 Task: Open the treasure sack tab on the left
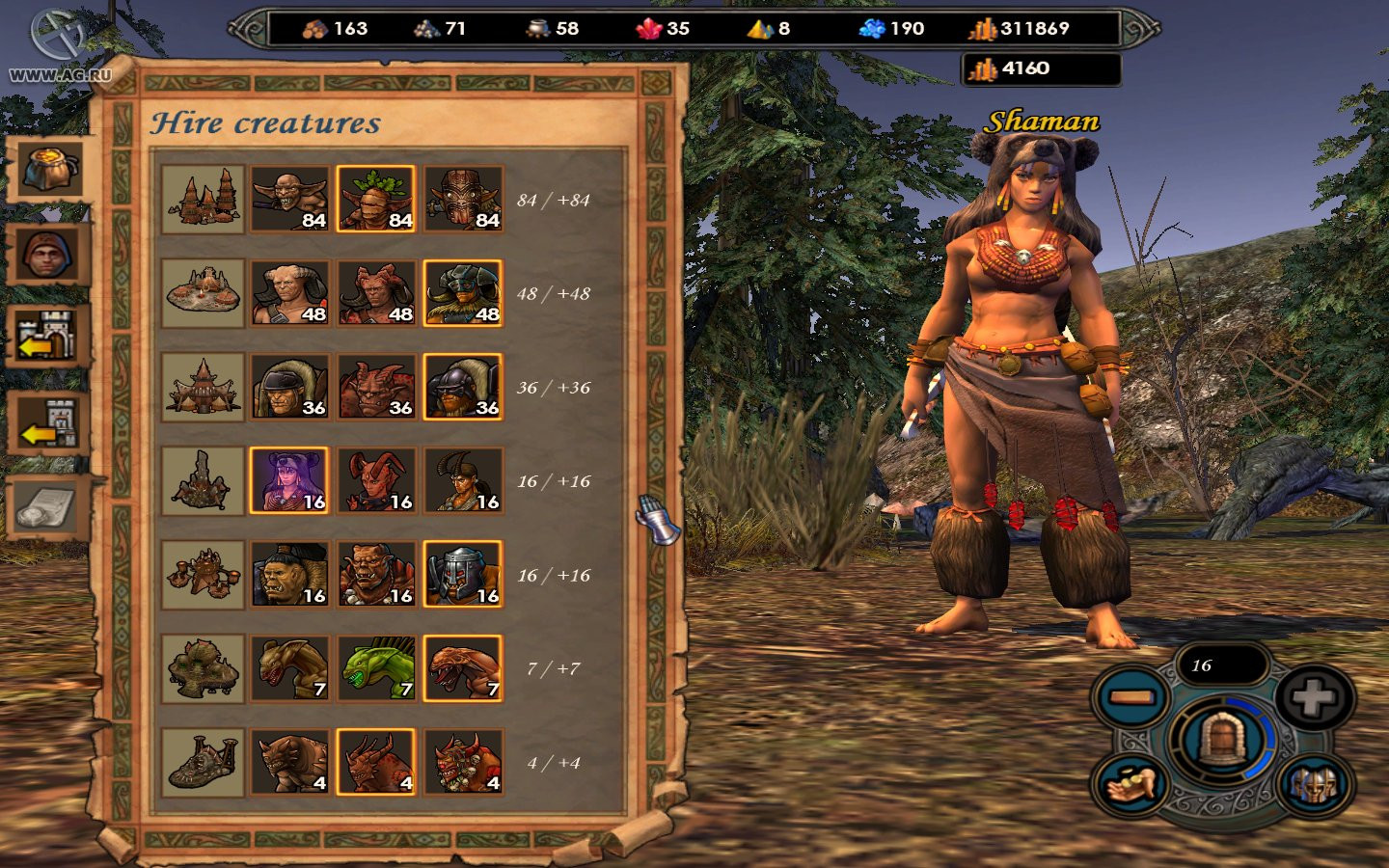(x=50, y=168)
